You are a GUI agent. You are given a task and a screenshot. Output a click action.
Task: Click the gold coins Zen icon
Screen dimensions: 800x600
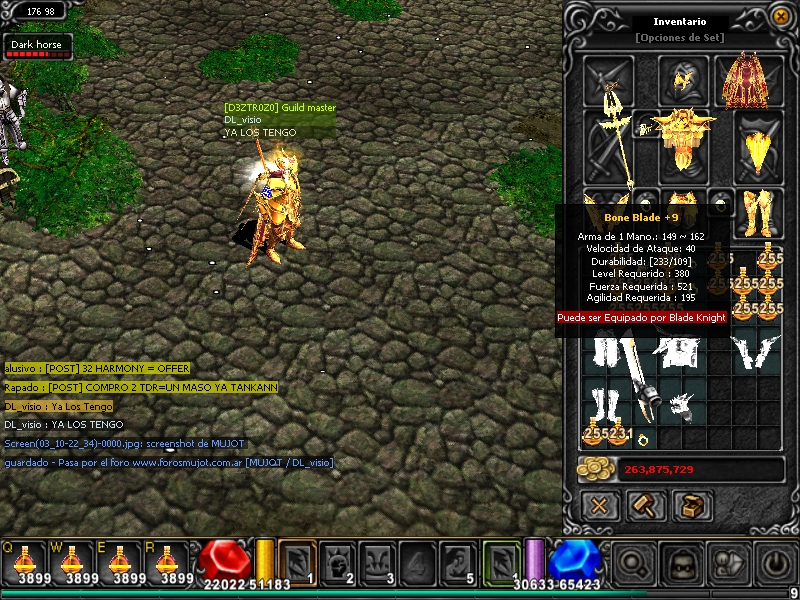(597, 470)
